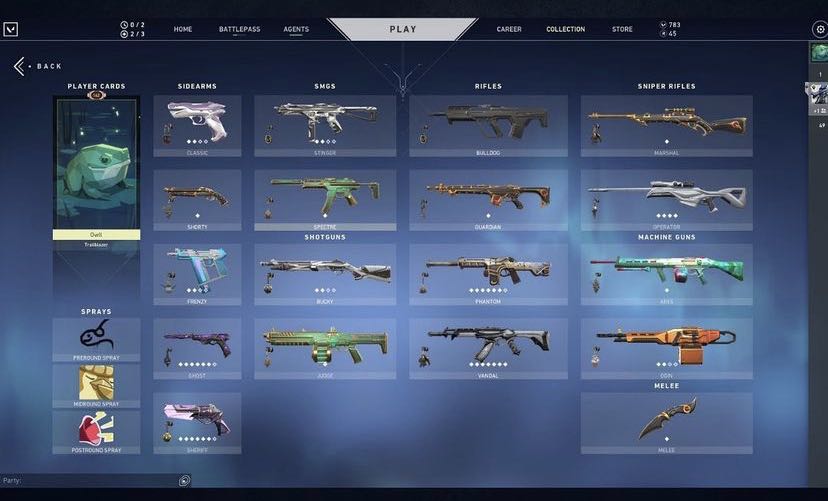Open the Vandal rifle tile
This screenshot has width=828, height=501.
[x=488, y=348]
